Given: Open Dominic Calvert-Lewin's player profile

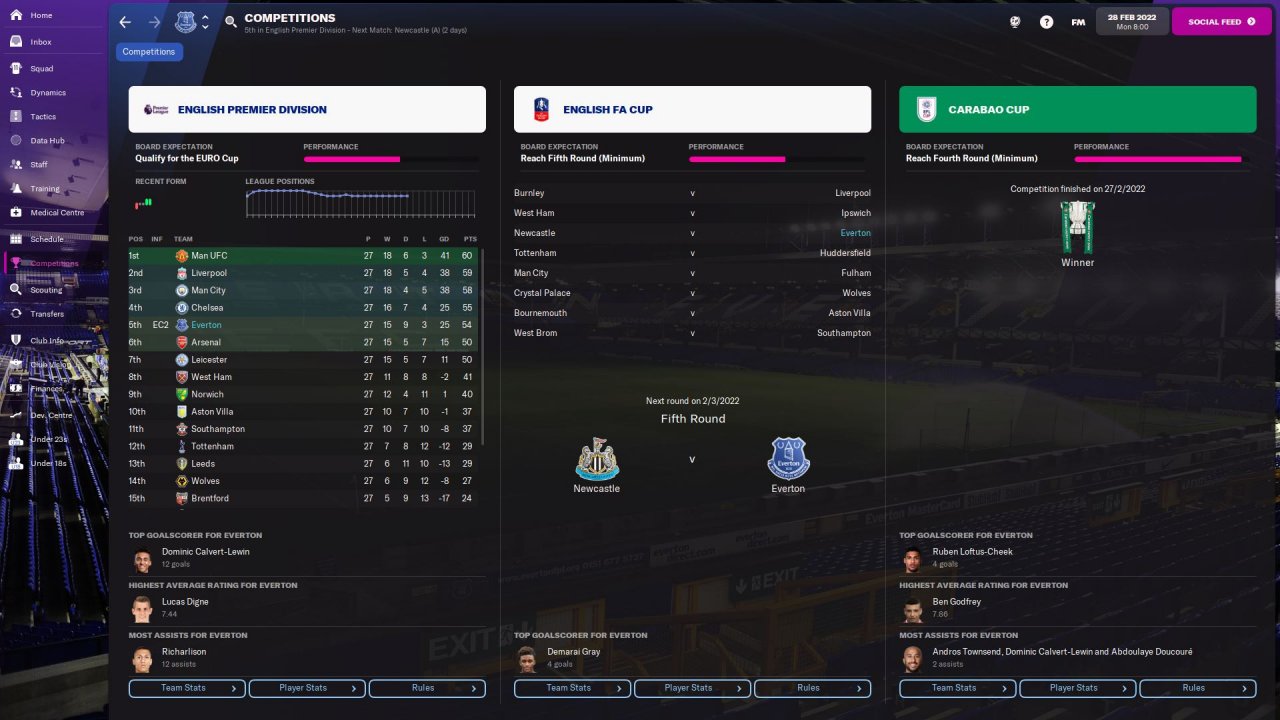Looking at the screenshot, I should (206, 552).
